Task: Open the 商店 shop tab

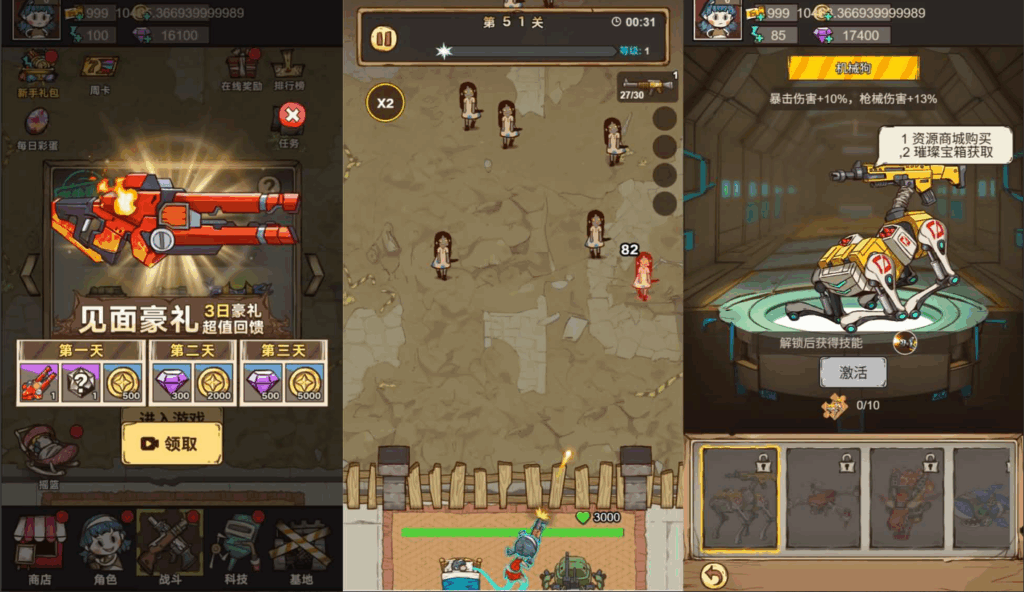Action: 39,548
